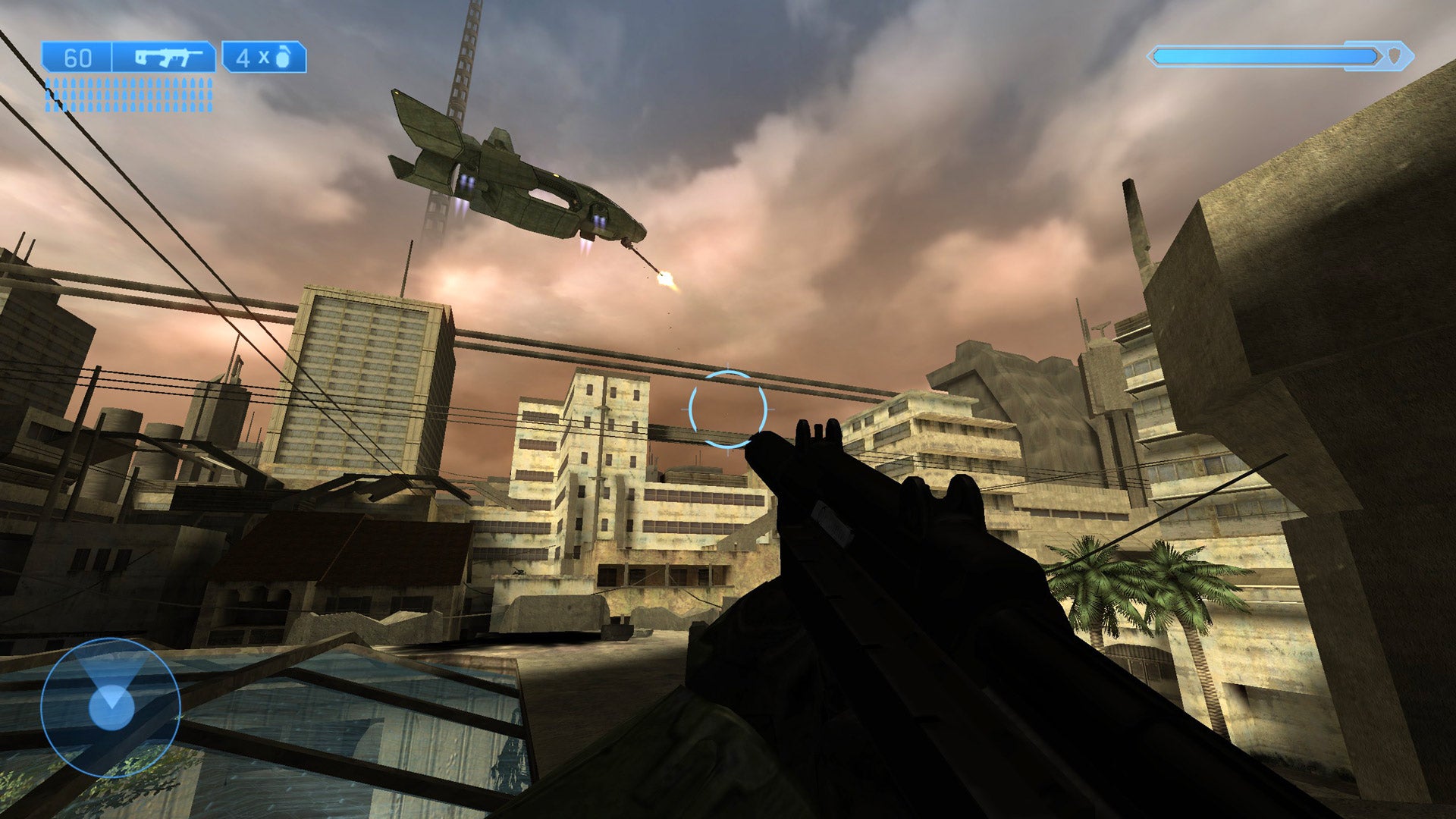Image resolution: width=1456 pixels, height=819 pixels.
Task: Click the muzzle flash from the Pelican's gun
Action: point(666,278)
